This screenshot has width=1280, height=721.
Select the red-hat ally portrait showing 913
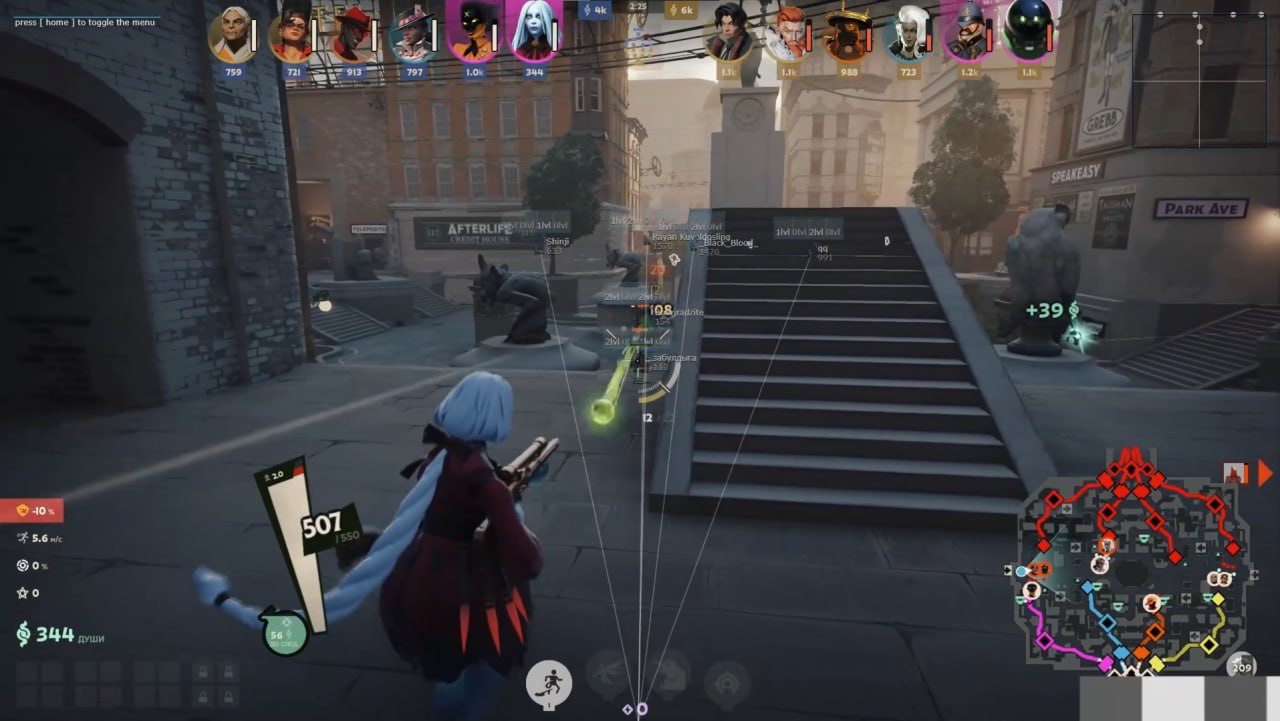[354, 34]
